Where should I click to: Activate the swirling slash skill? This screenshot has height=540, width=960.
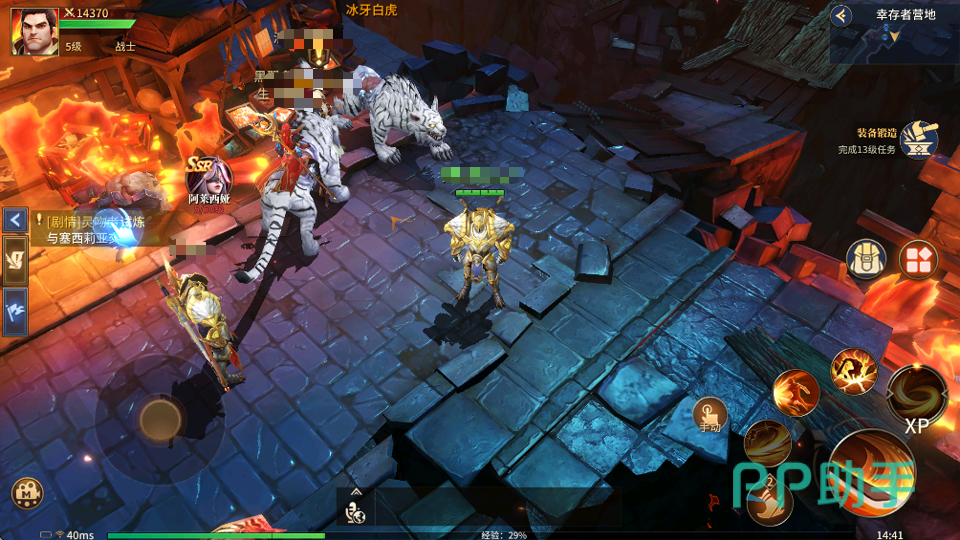click(767, 444)
